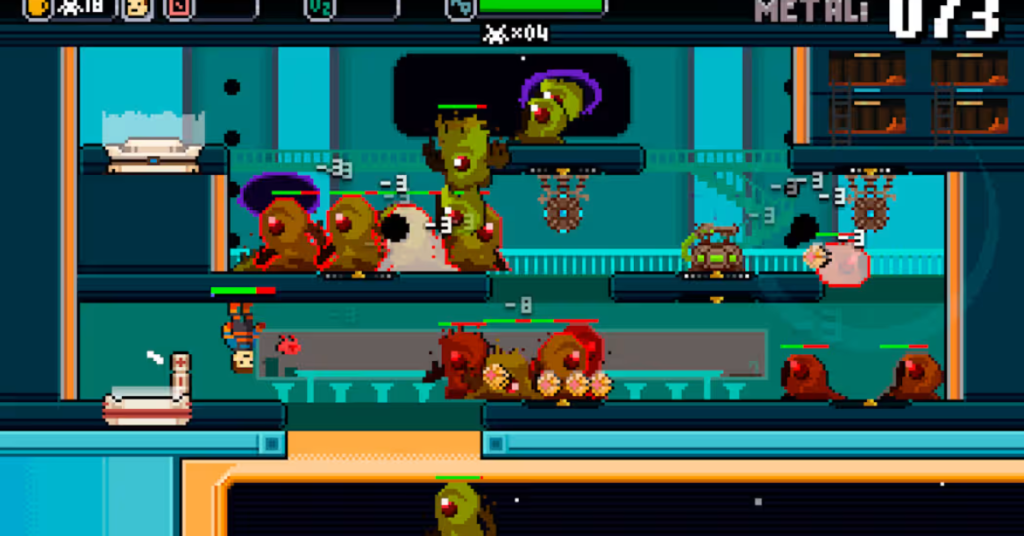1024x536 pixels.
Task: Click the orange icon beside the skull counter
Action: pyautogui.click(x=38, y=8)
